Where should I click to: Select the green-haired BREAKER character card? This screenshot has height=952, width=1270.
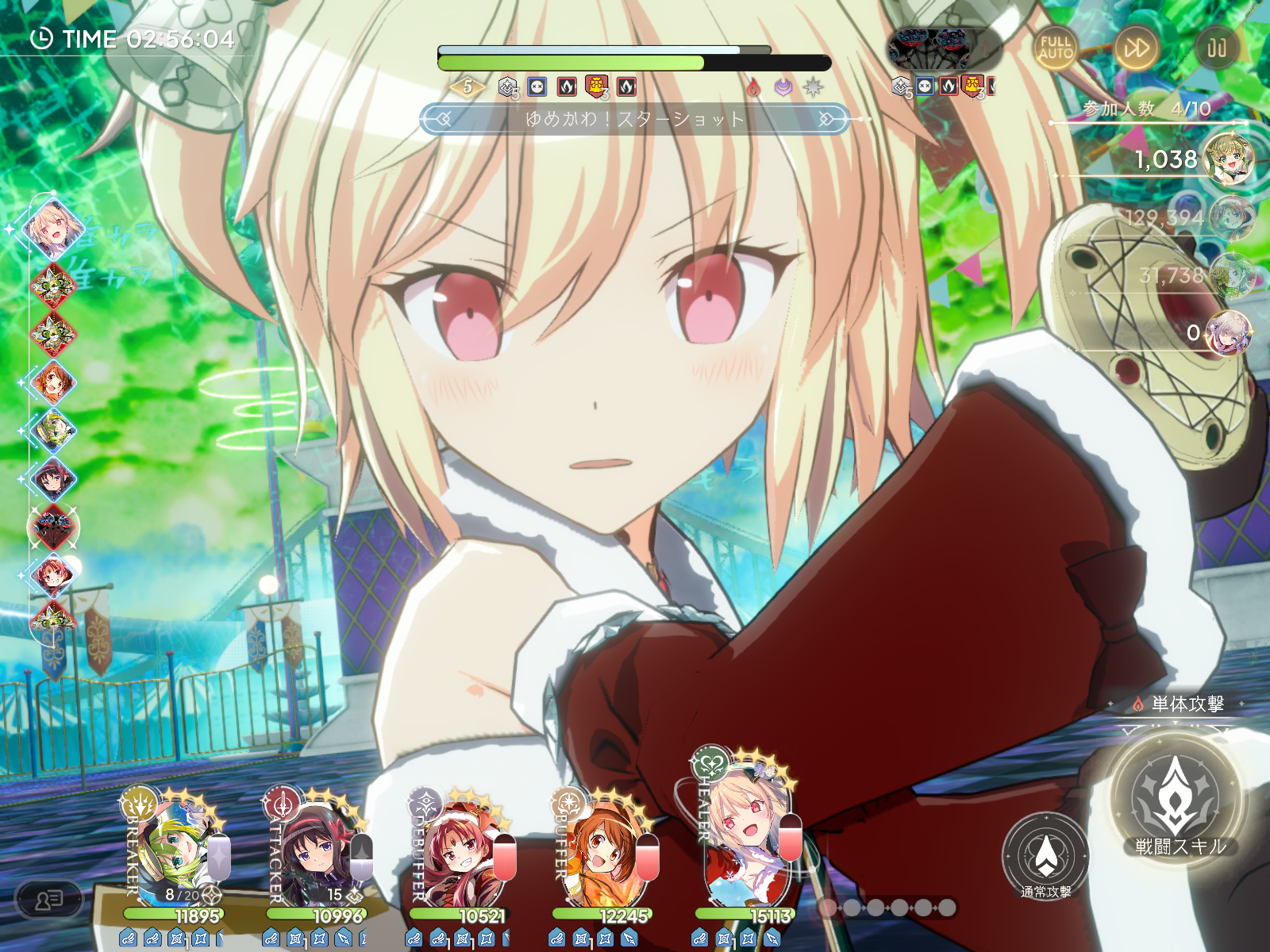click(x=176, y=853)
